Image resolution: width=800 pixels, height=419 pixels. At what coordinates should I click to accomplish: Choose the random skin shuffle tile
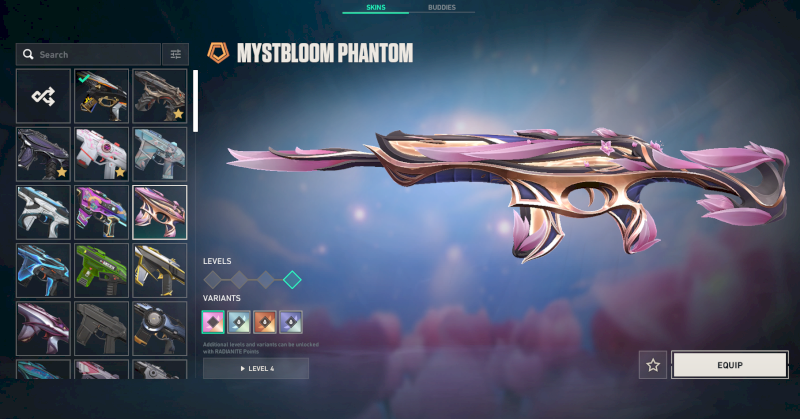click(43, 96)
